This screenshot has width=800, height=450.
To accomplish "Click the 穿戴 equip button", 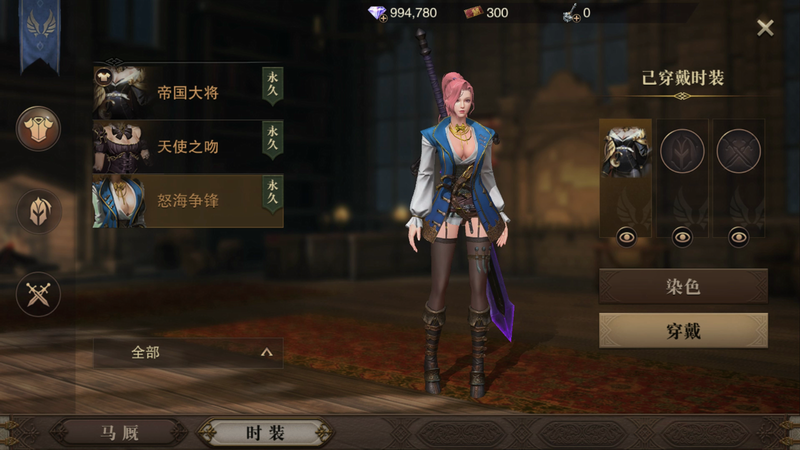I will 683,331.
